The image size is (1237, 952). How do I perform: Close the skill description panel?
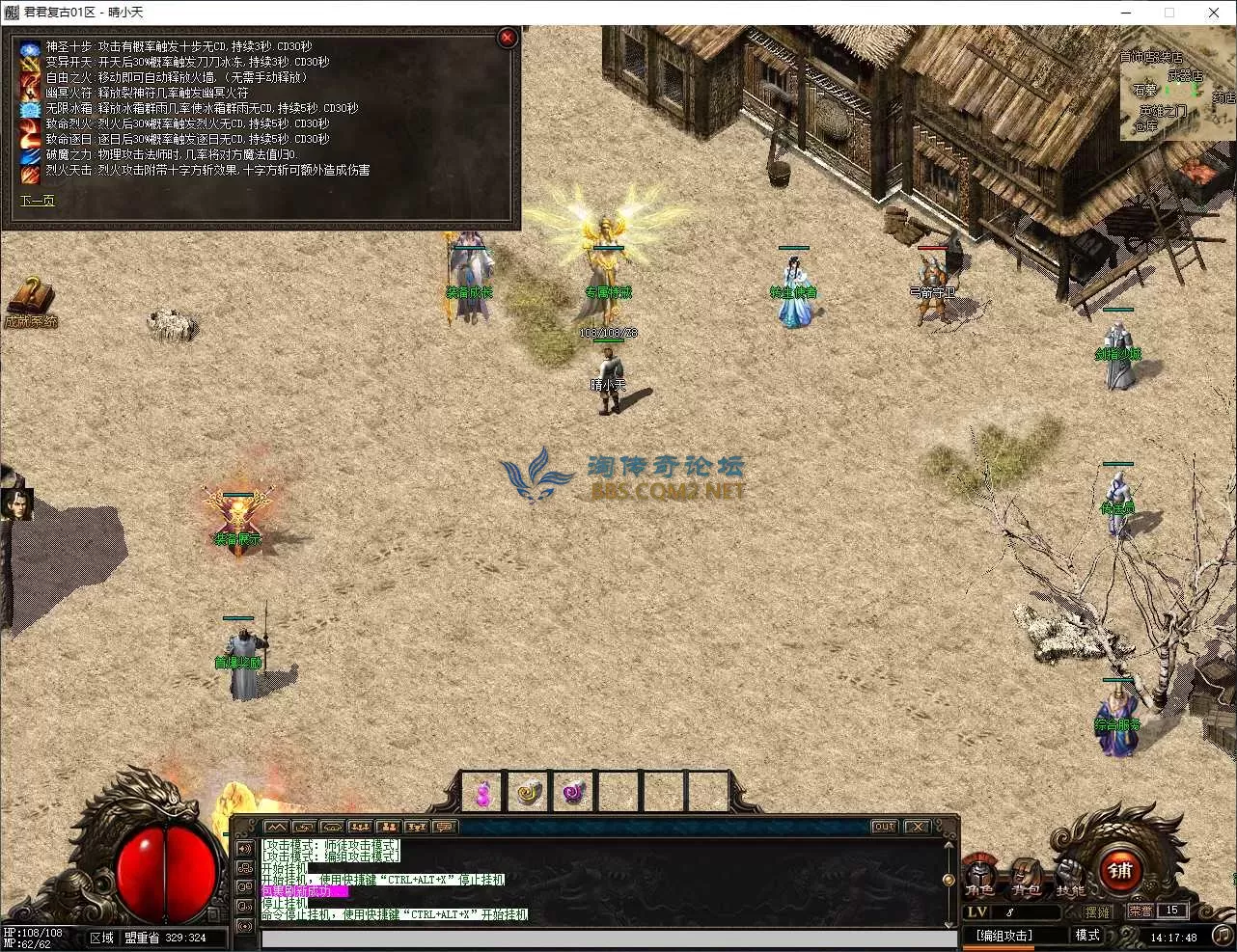(x=508, y=38)
